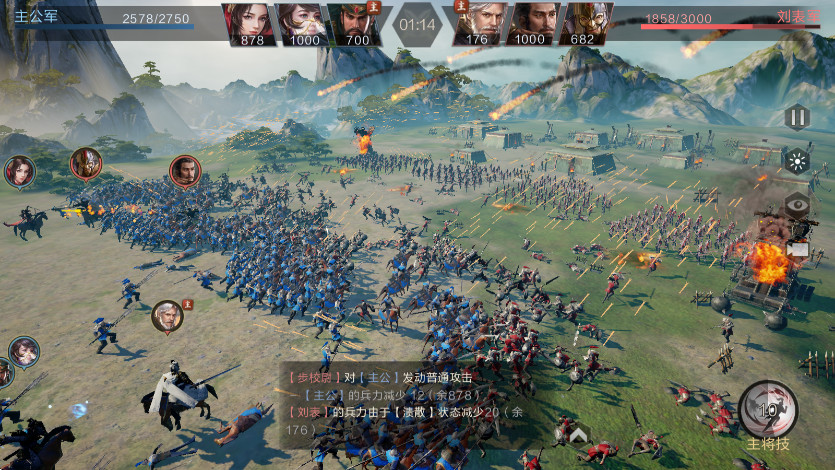Open the sun-shaped brightness settings button
Screen dimensions: 835x470
[x=797, y=161]
